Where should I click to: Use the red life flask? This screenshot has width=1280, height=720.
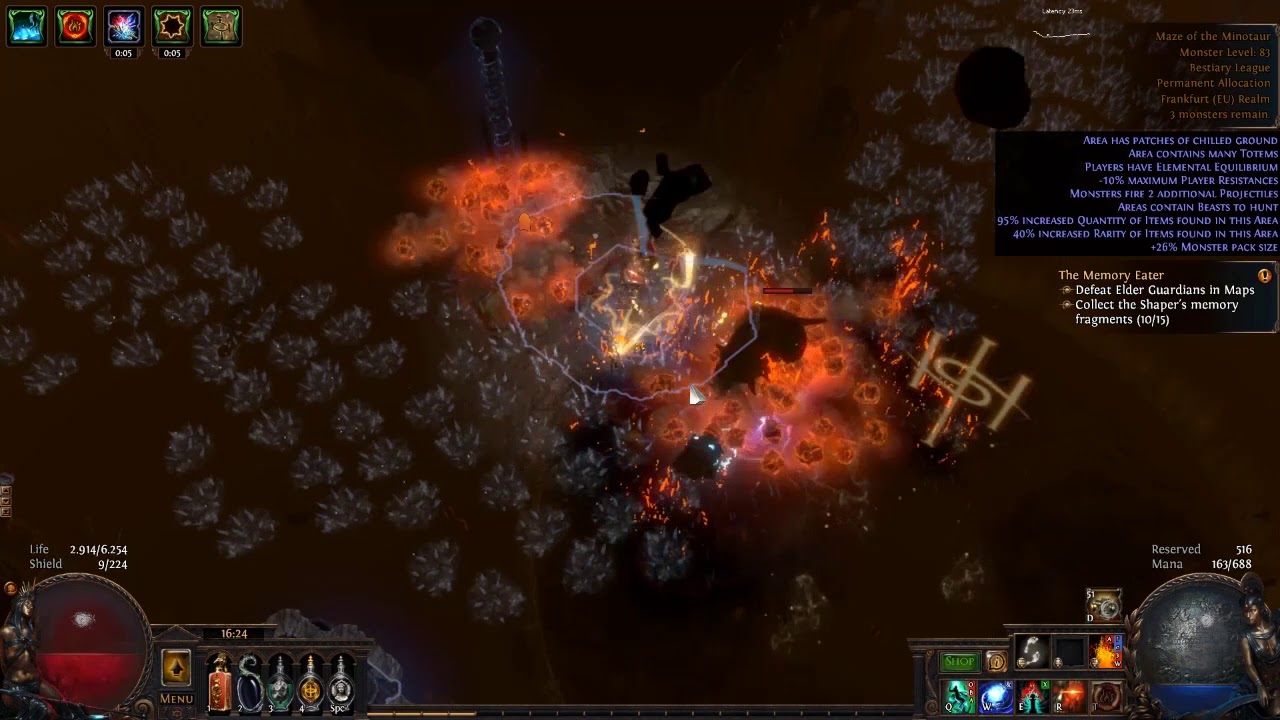coord(218,682)
